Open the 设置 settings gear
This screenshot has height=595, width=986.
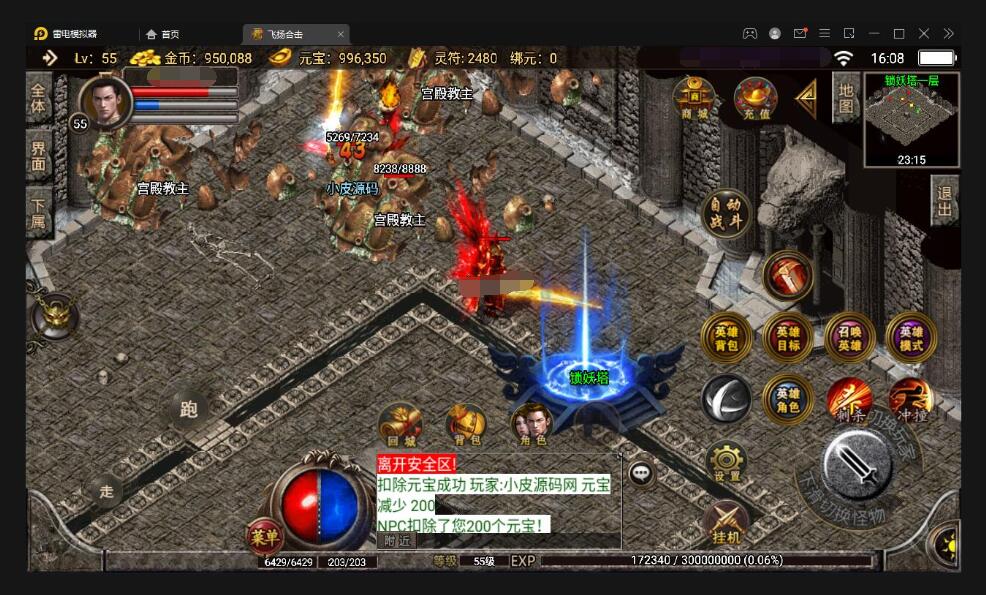tap(726, 462)
